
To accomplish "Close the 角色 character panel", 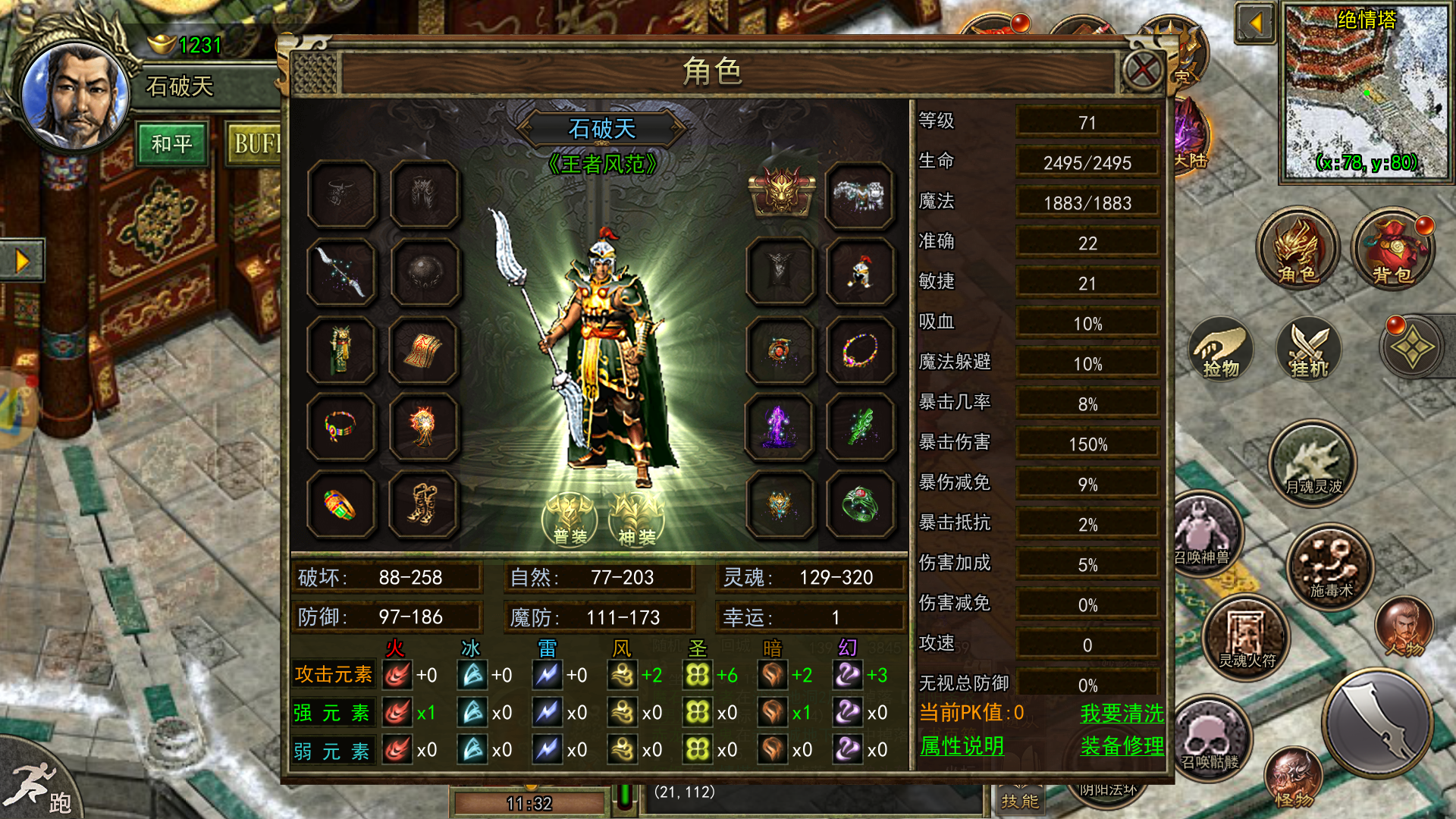I will [1142, 71].
